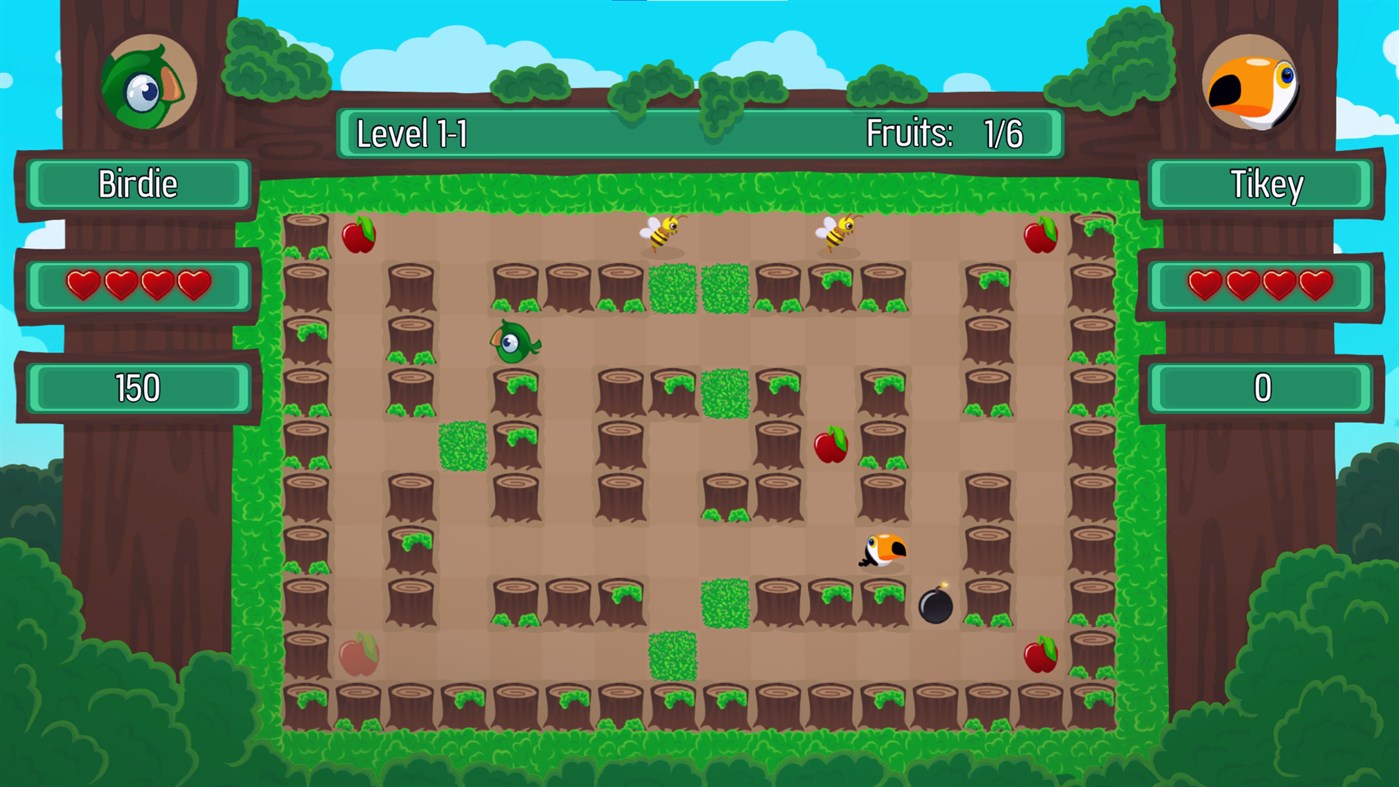This screenshot has height=787, width=1399.
Task: Click the apple in the top-left corner
Action: point(359,237)
